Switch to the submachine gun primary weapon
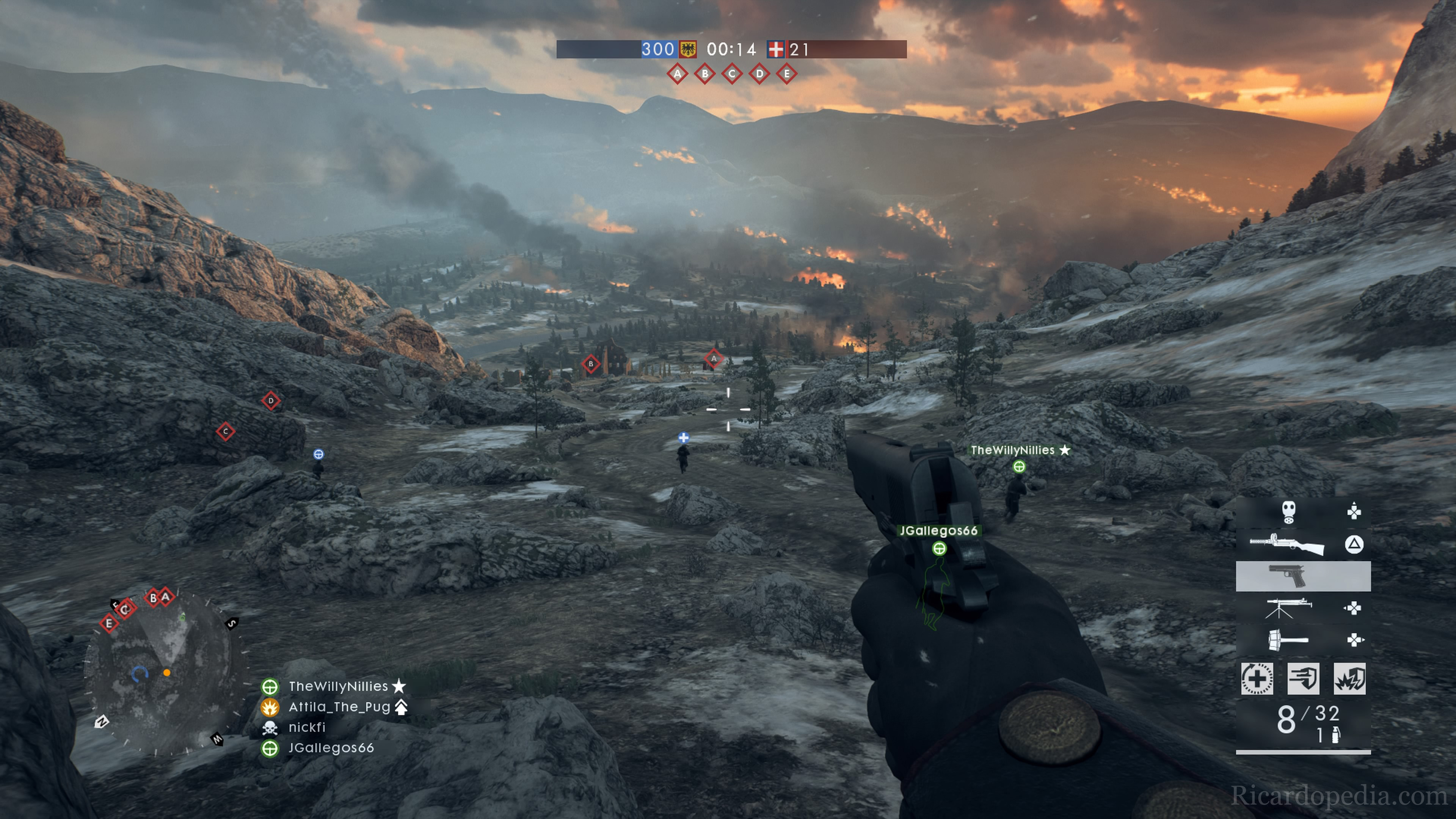This screenshot has width=1456, height=819. (1287, 545)
